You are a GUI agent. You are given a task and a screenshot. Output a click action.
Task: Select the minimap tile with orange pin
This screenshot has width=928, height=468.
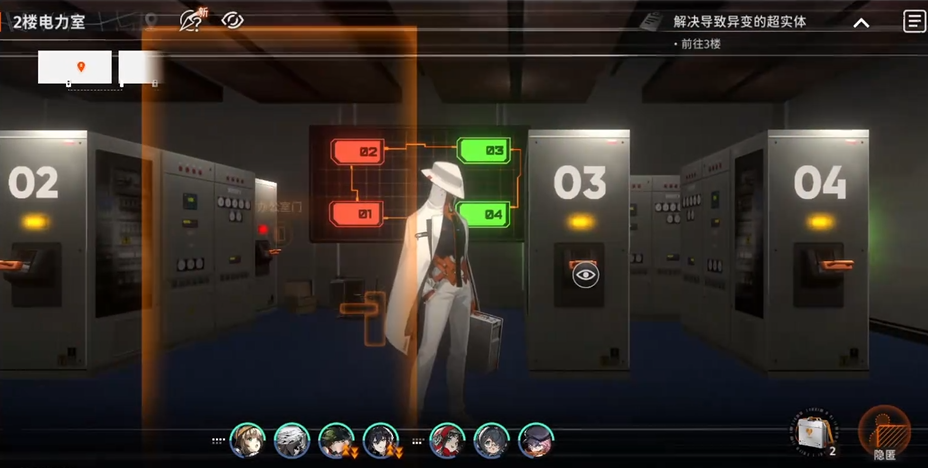(75, 67)
